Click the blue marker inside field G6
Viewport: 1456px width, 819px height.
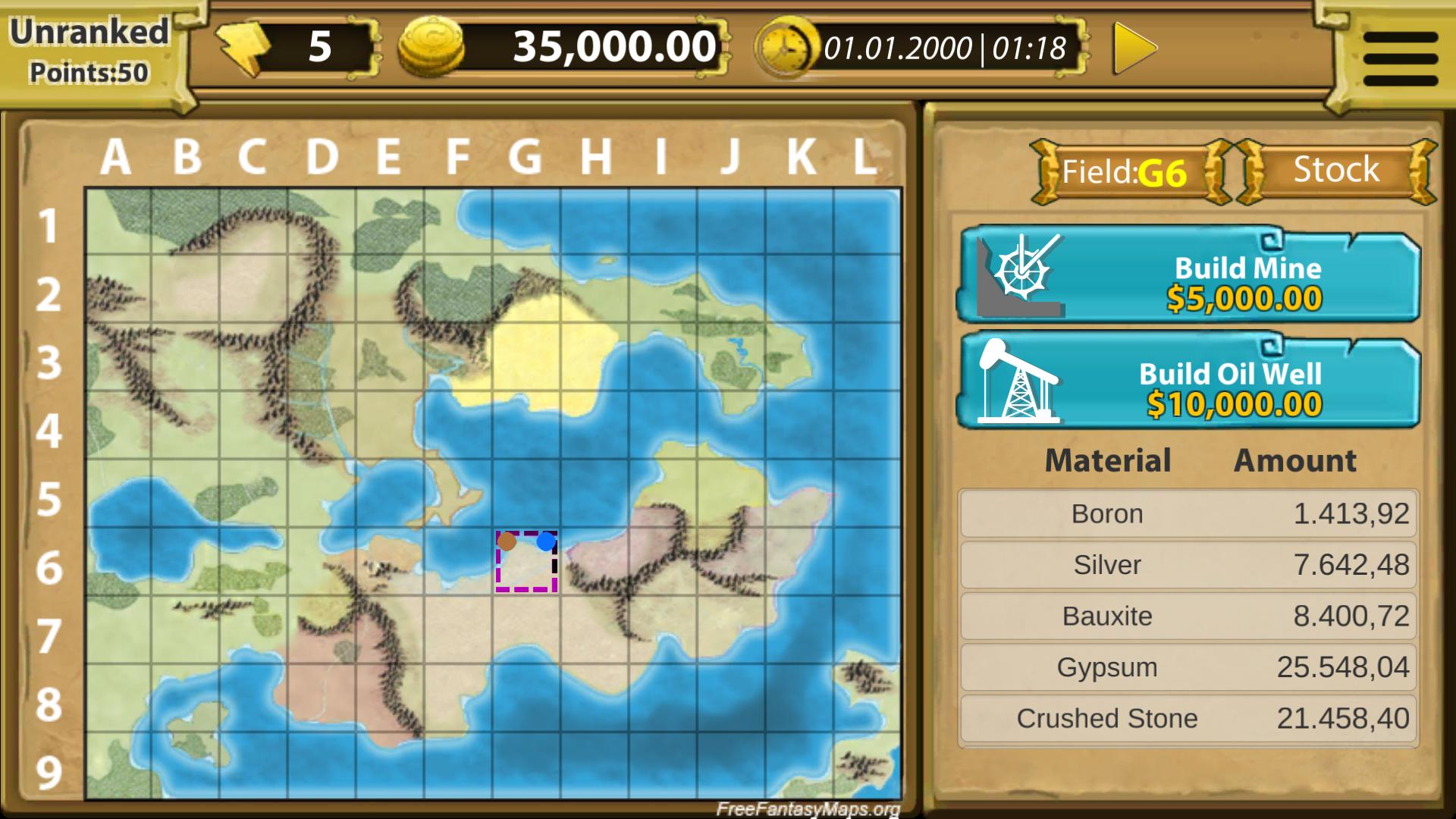[x=544, y=541]
